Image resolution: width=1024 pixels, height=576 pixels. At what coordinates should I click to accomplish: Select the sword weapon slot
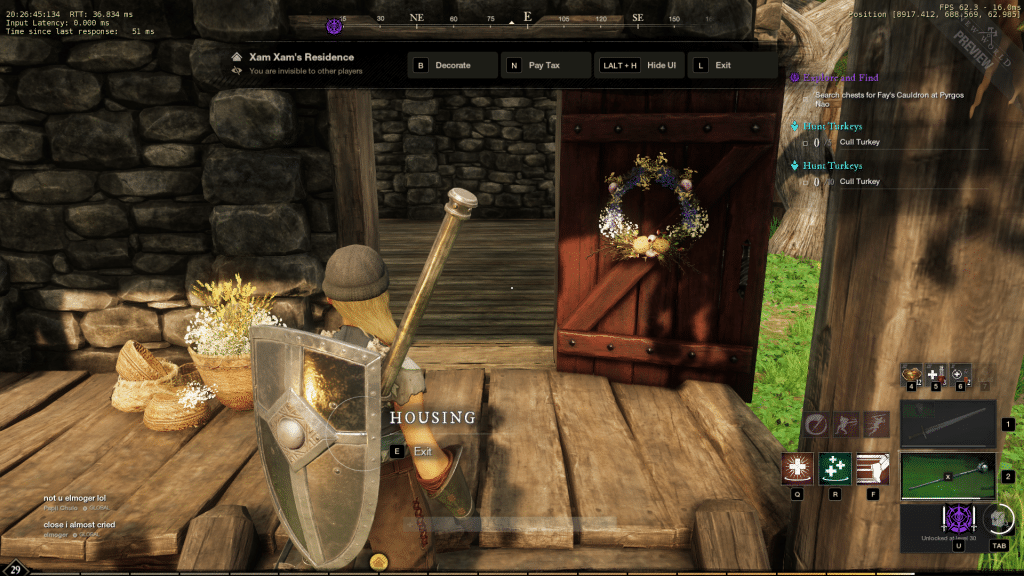[x=948, y=424]
